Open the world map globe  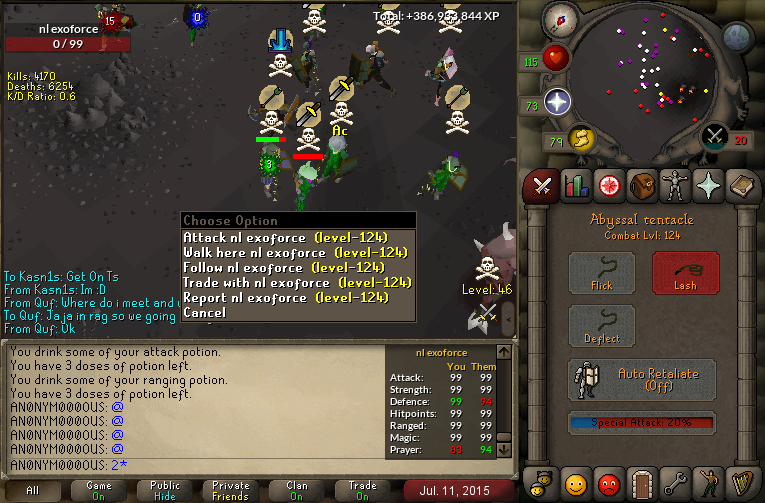point(737,38)
